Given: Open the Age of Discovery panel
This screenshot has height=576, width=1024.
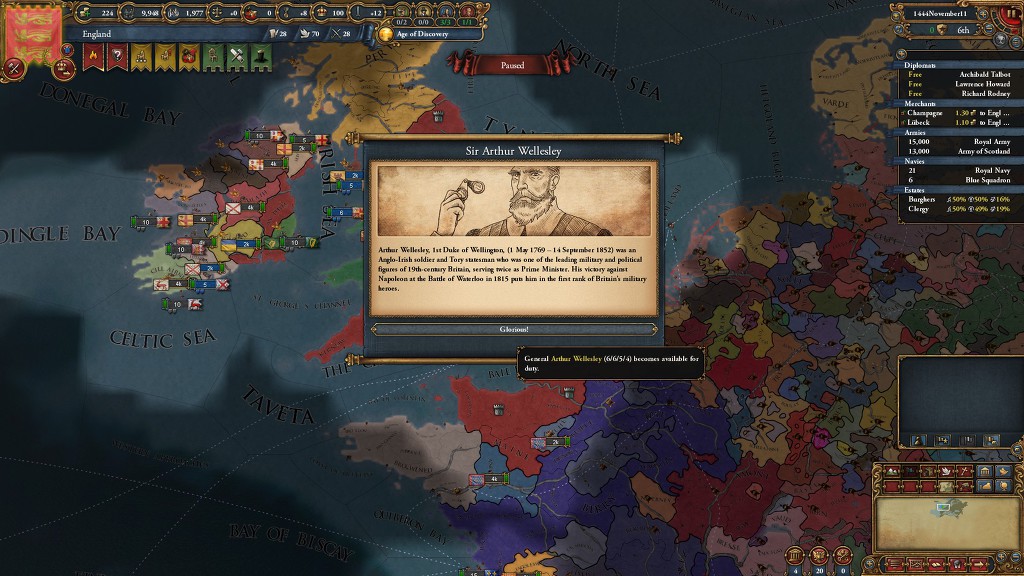Looking at the screenshot, I should click(x=421, y=33).
